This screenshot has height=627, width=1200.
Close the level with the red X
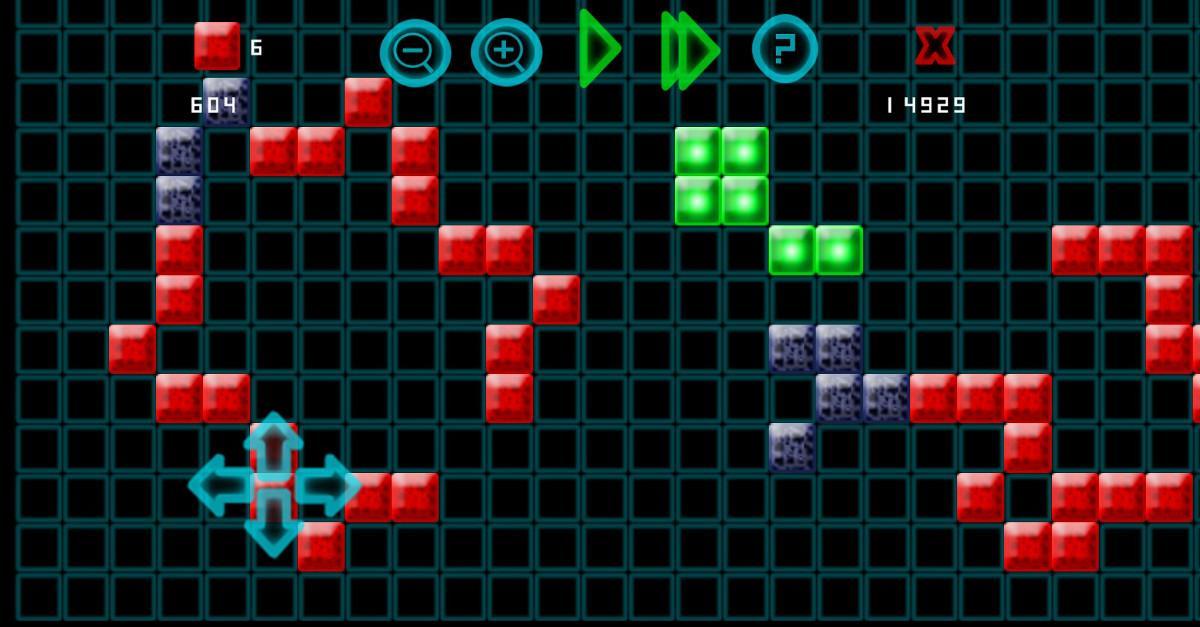click(x=935, y=46)
